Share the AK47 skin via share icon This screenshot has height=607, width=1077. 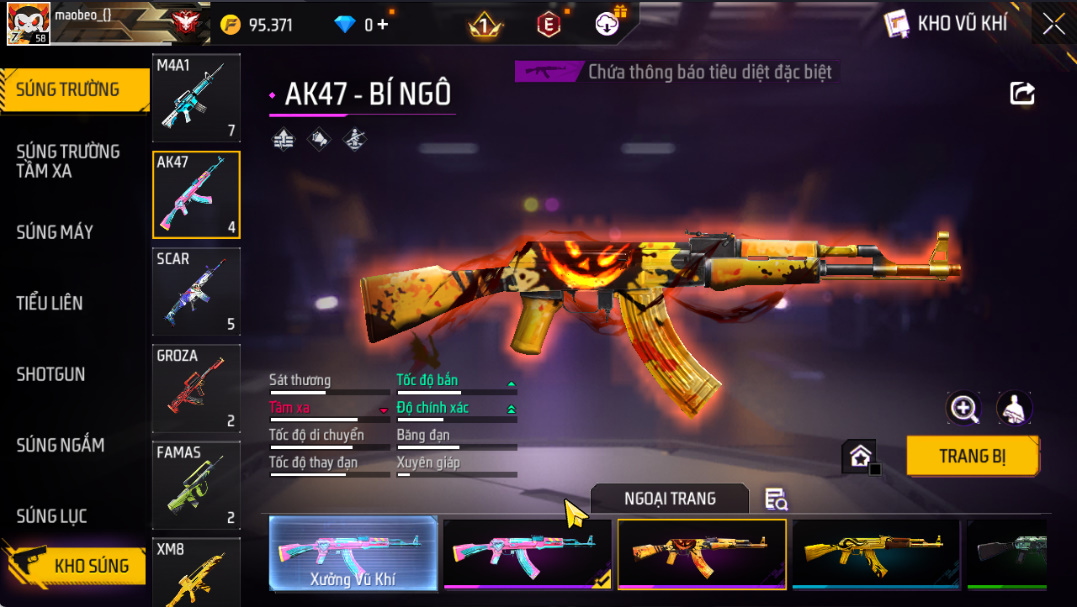[1022, 94]
